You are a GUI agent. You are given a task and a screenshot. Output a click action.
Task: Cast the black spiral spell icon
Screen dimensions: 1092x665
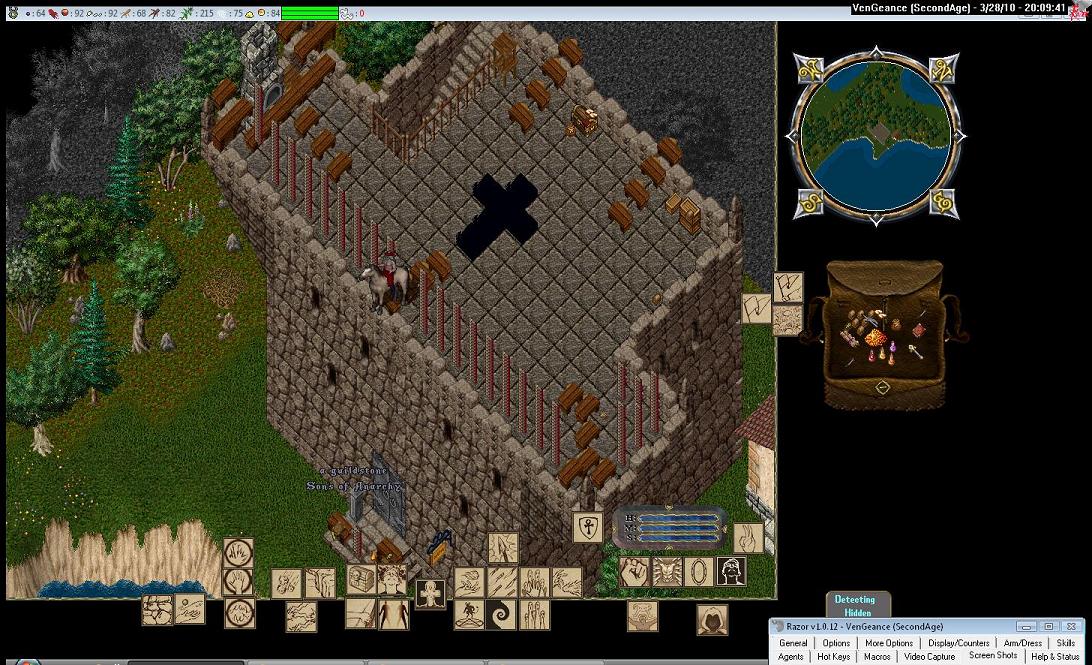tap(501, 614)
